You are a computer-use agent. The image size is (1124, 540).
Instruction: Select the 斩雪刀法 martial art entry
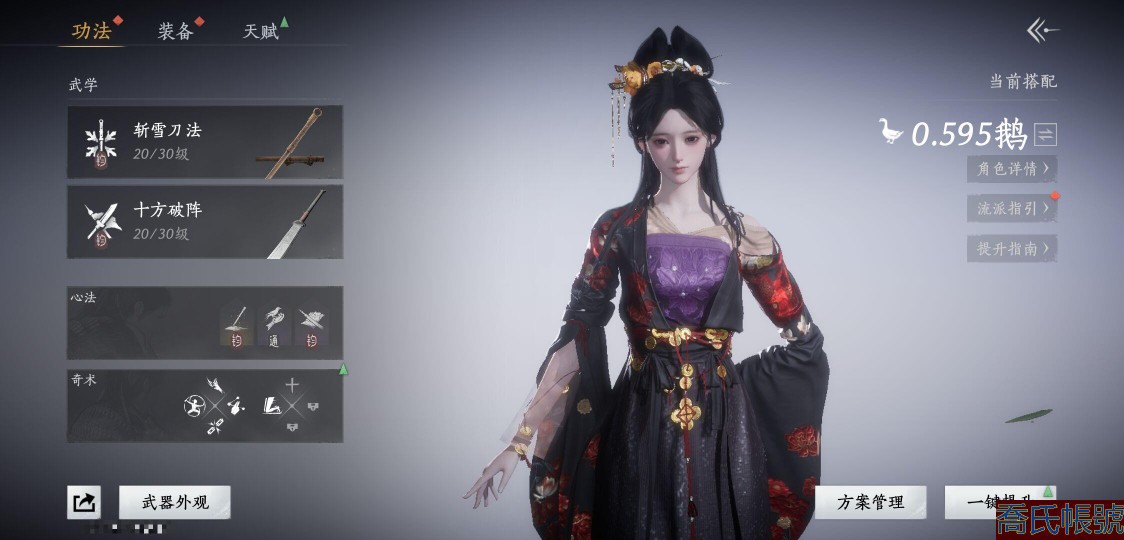pyautogui.click(x=205, y=142)
